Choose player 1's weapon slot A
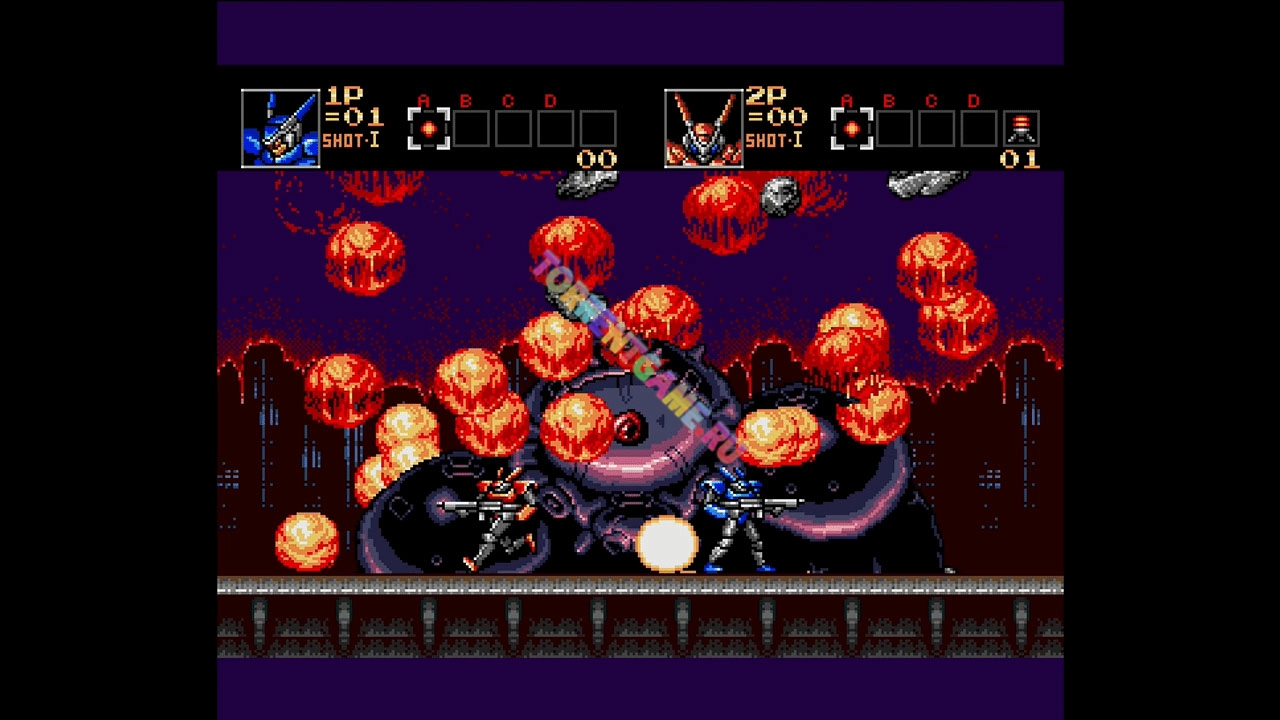The width and height of the screenshot is (1280, 720). pyautogui.click(x=429, y=129)
